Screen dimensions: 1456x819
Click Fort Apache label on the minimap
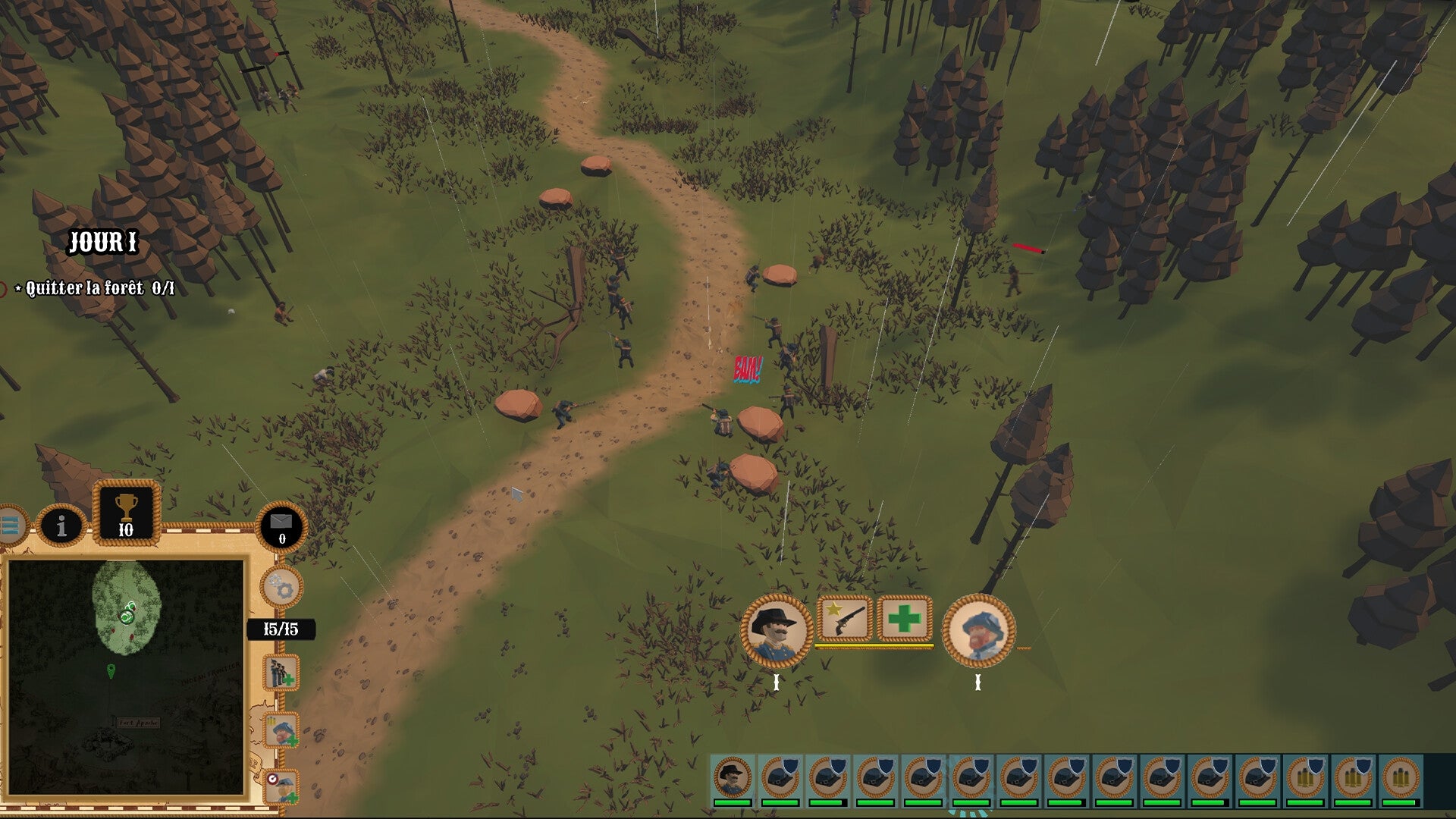click(137, 723)
